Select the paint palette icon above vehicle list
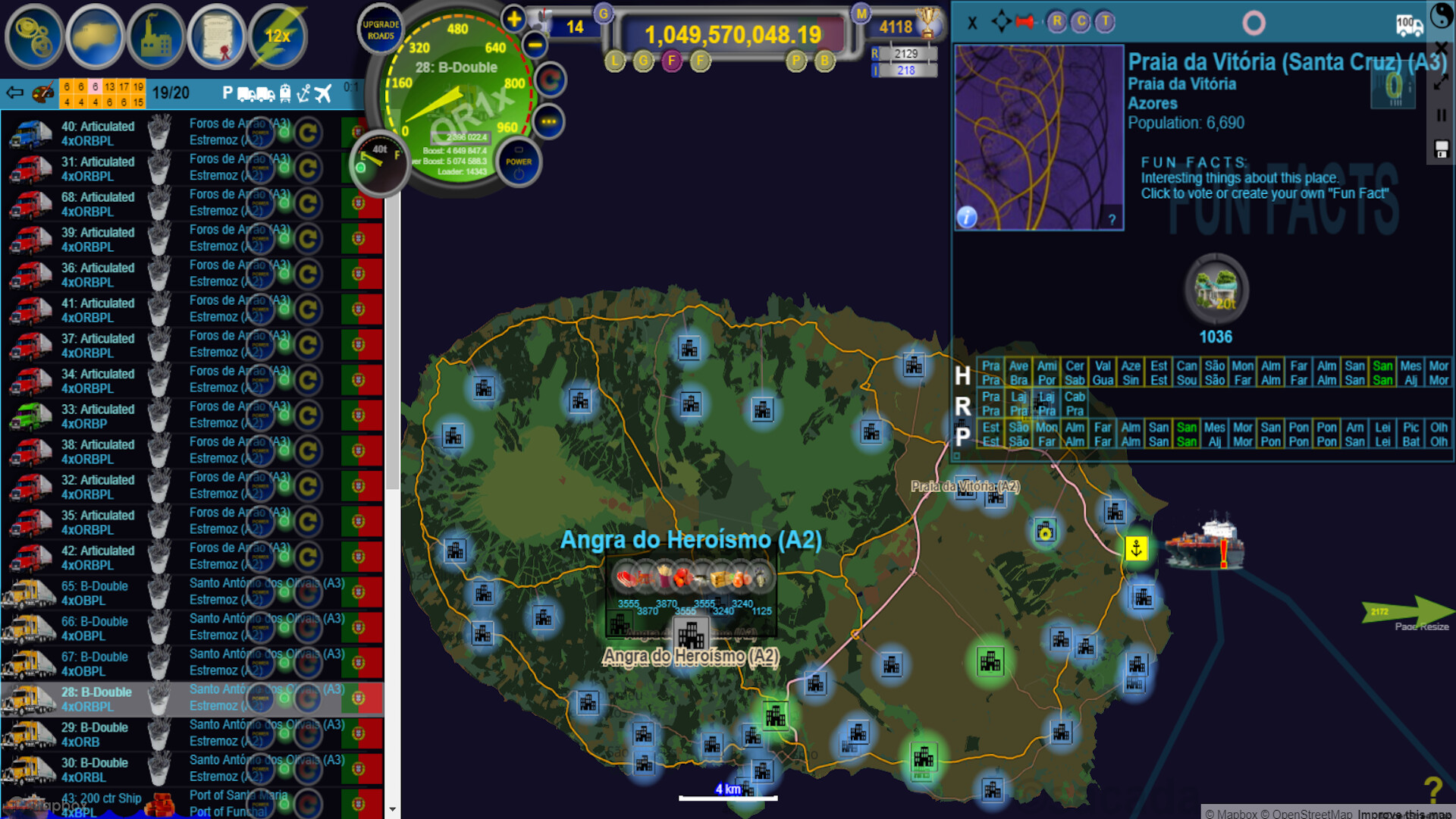Image resolution: width=1456 pixels, height=819 pixels. (x=42, y=93)
